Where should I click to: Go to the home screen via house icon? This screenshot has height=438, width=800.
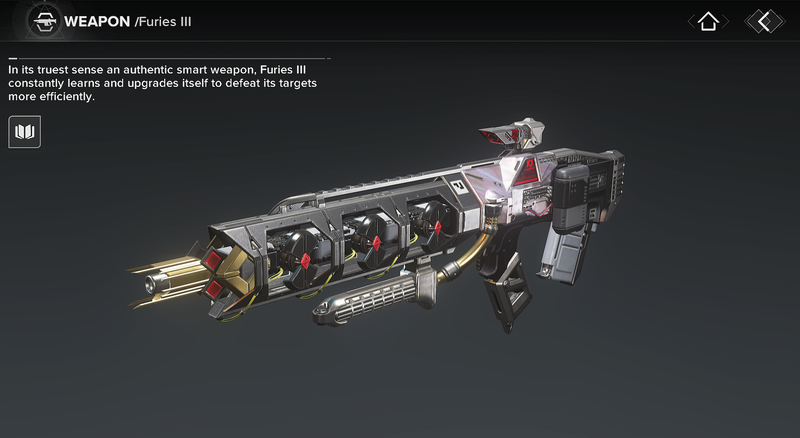pyautogui.click(x=708, y=21)
